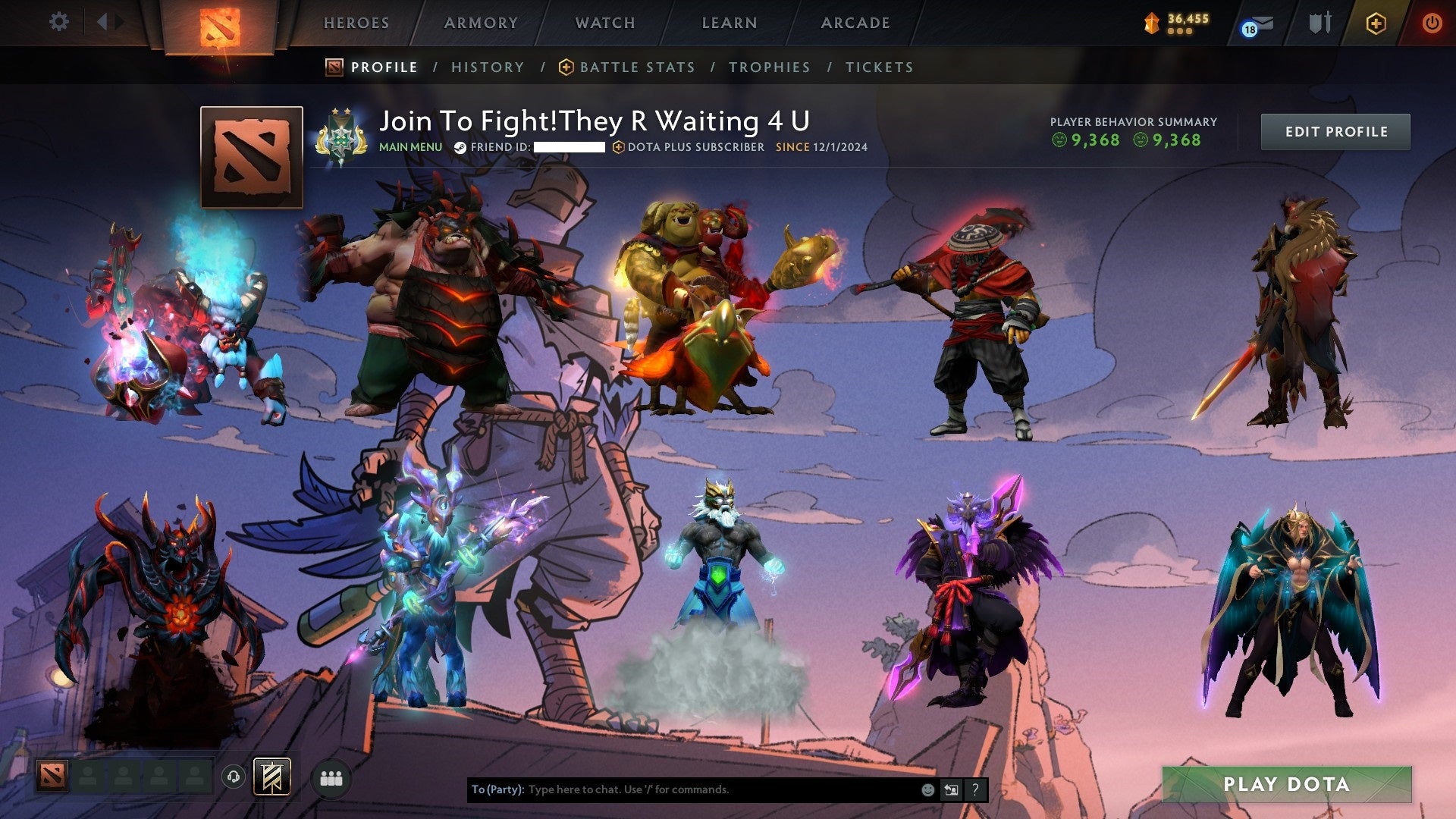
Task: Click the power button to exit
Action: pyautogui.click(x=1432, y=23)
